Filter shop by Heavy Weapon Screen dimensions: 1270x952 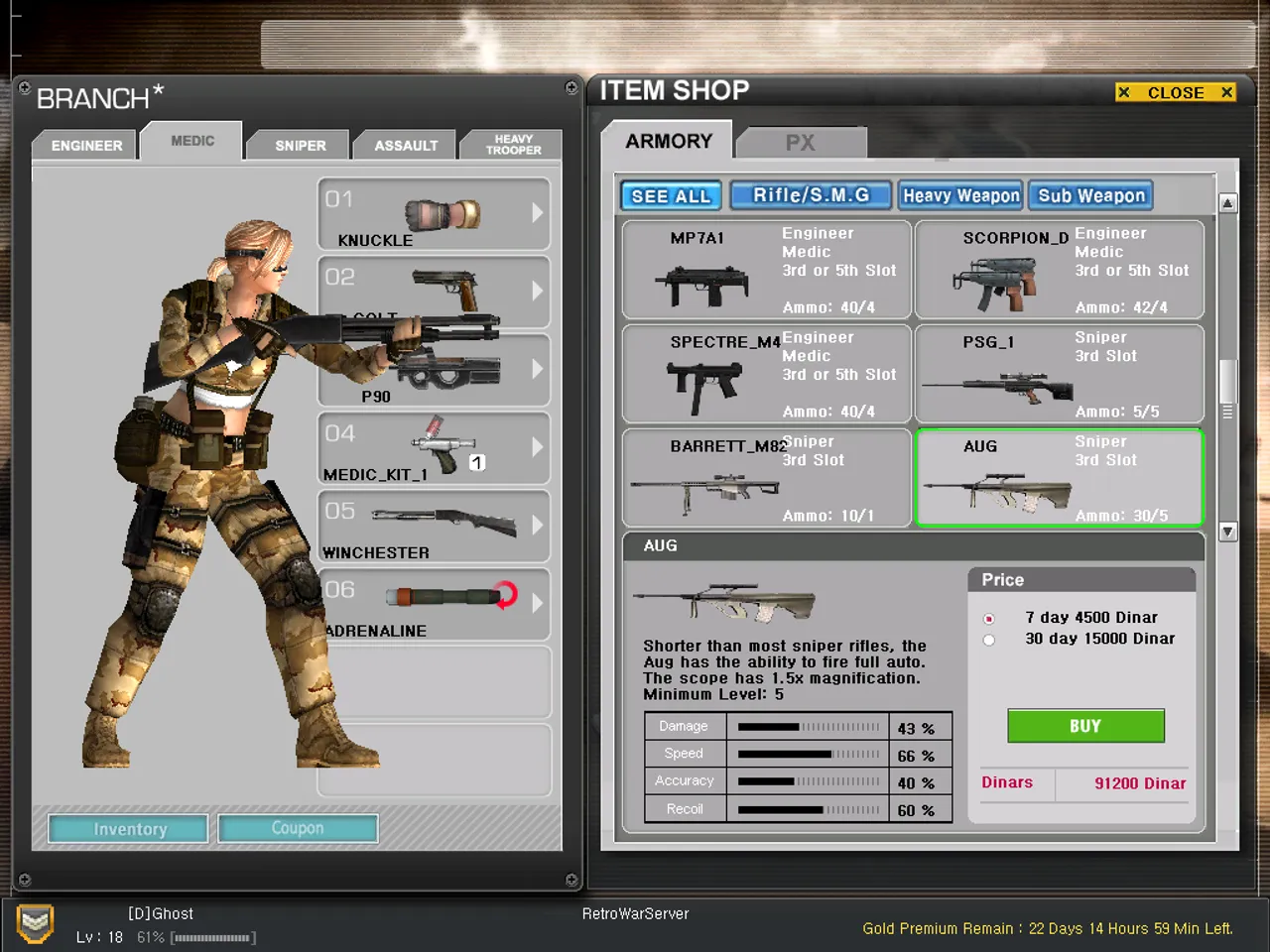(x=959, y=195)
